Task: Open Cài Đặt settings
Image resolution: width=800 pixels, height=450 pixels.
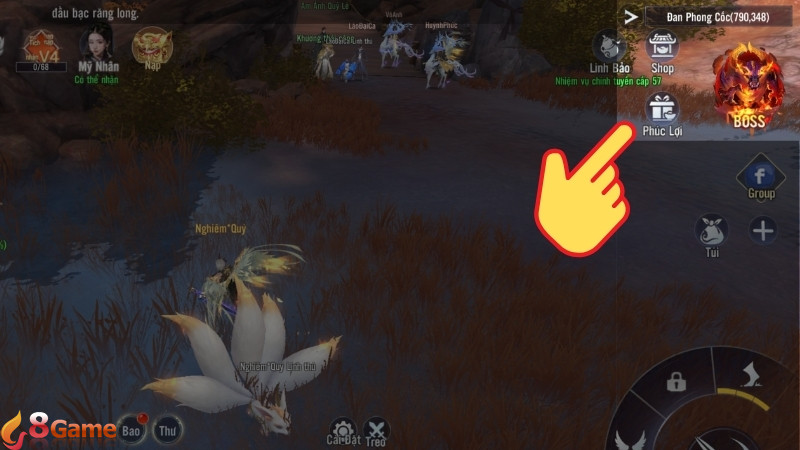Action: point(343,431)
